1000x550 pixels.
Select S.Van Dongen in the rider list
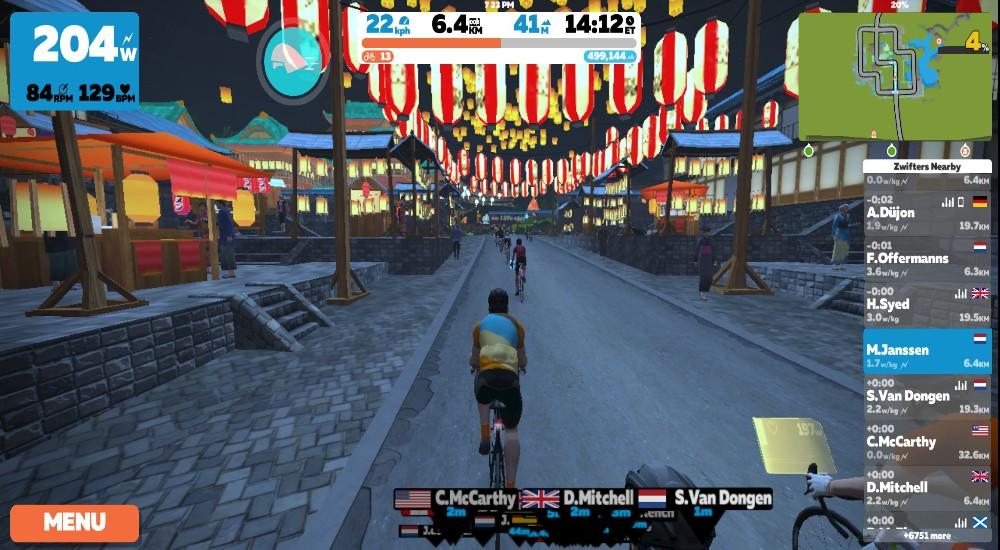pos(927,396)
